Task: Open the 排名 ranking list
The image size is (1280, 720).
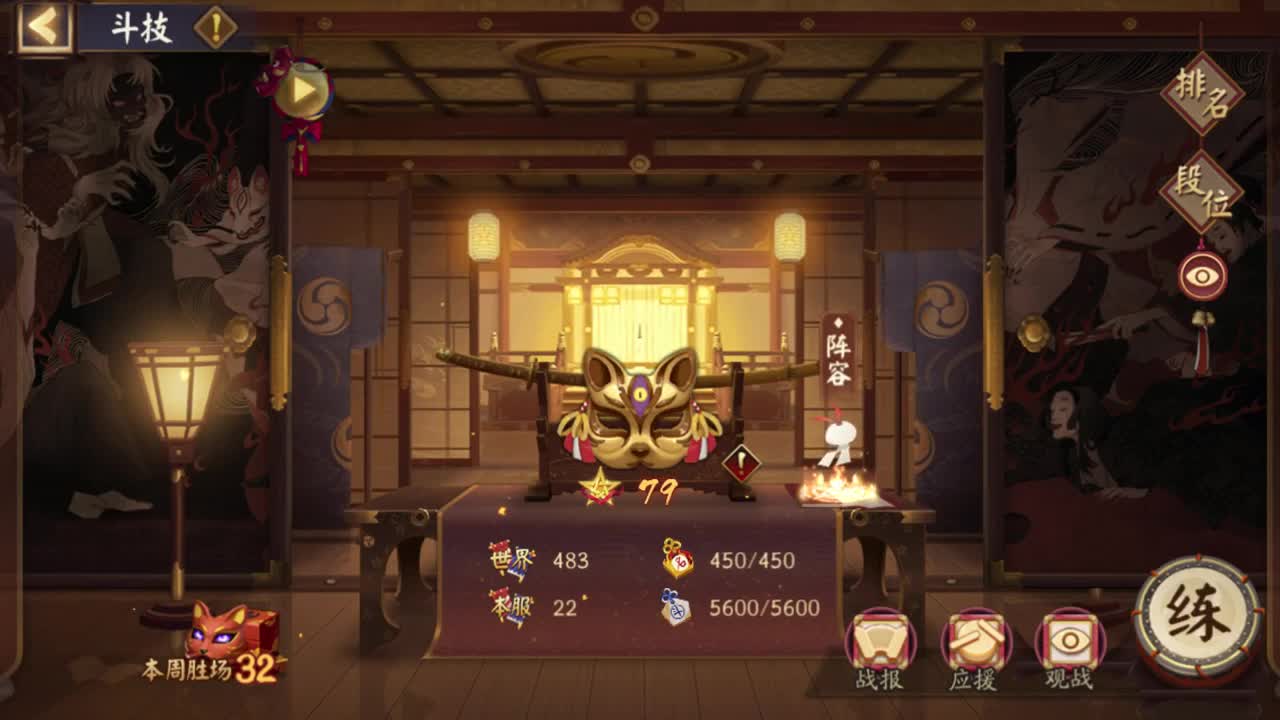Action: click(1204, 95)
